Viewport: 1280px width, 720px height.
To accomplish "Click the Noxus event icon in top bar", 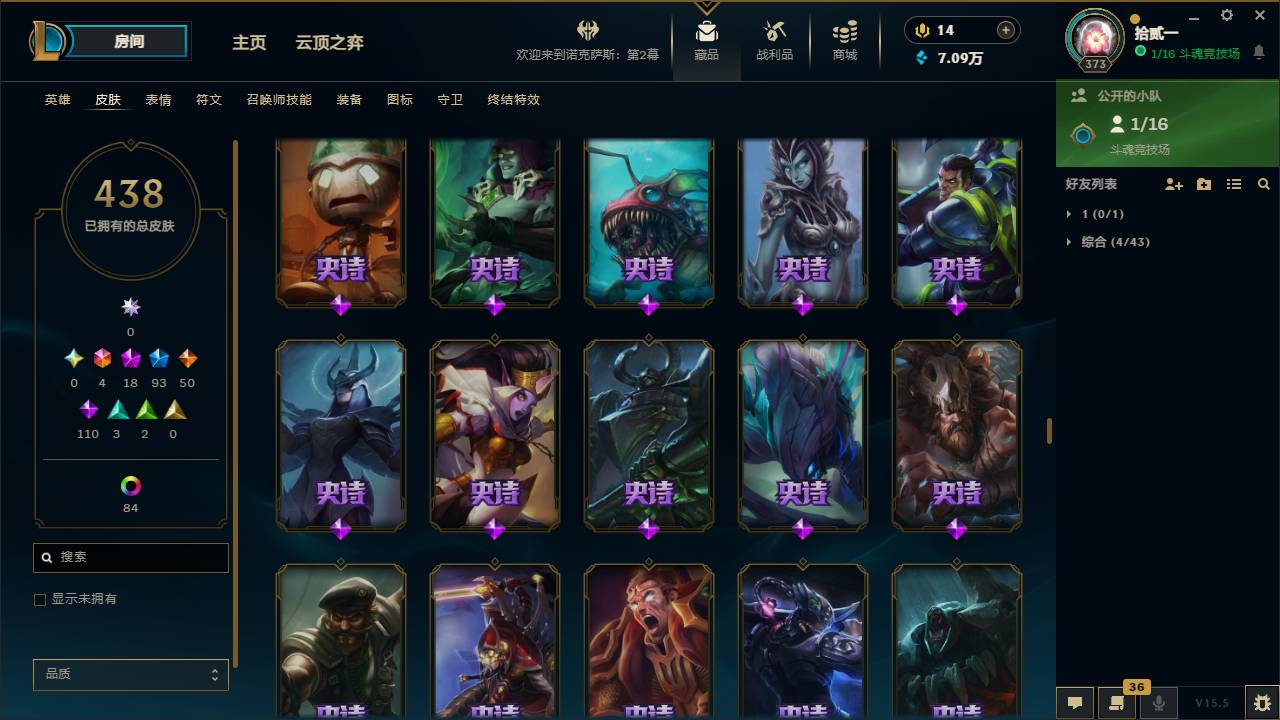I will (x=586, y=30).
